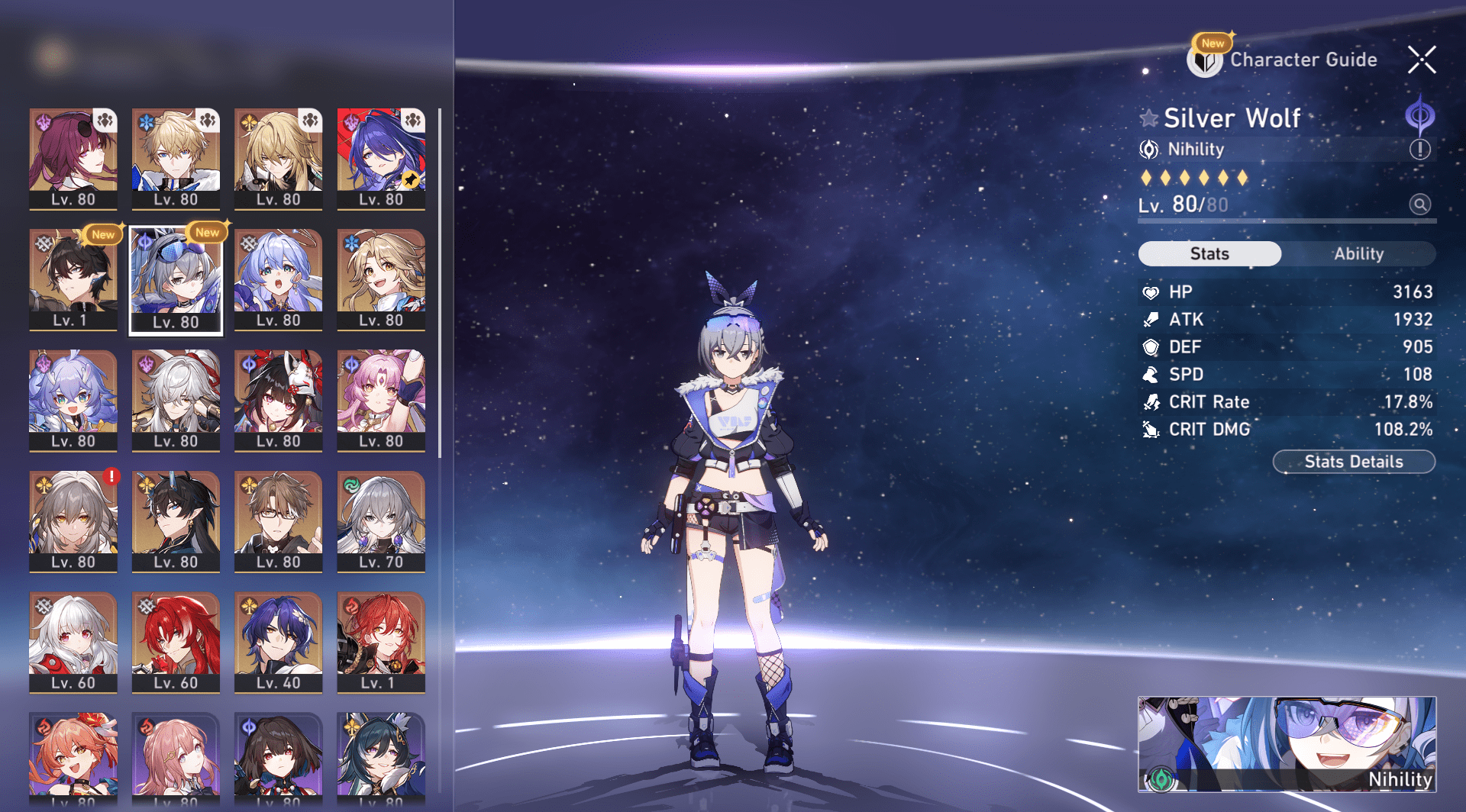Image resolution: width=1466 pixels, height=812 pixels.
Task: Select the Lv. 1 character marked New
Action: [73, 279]
